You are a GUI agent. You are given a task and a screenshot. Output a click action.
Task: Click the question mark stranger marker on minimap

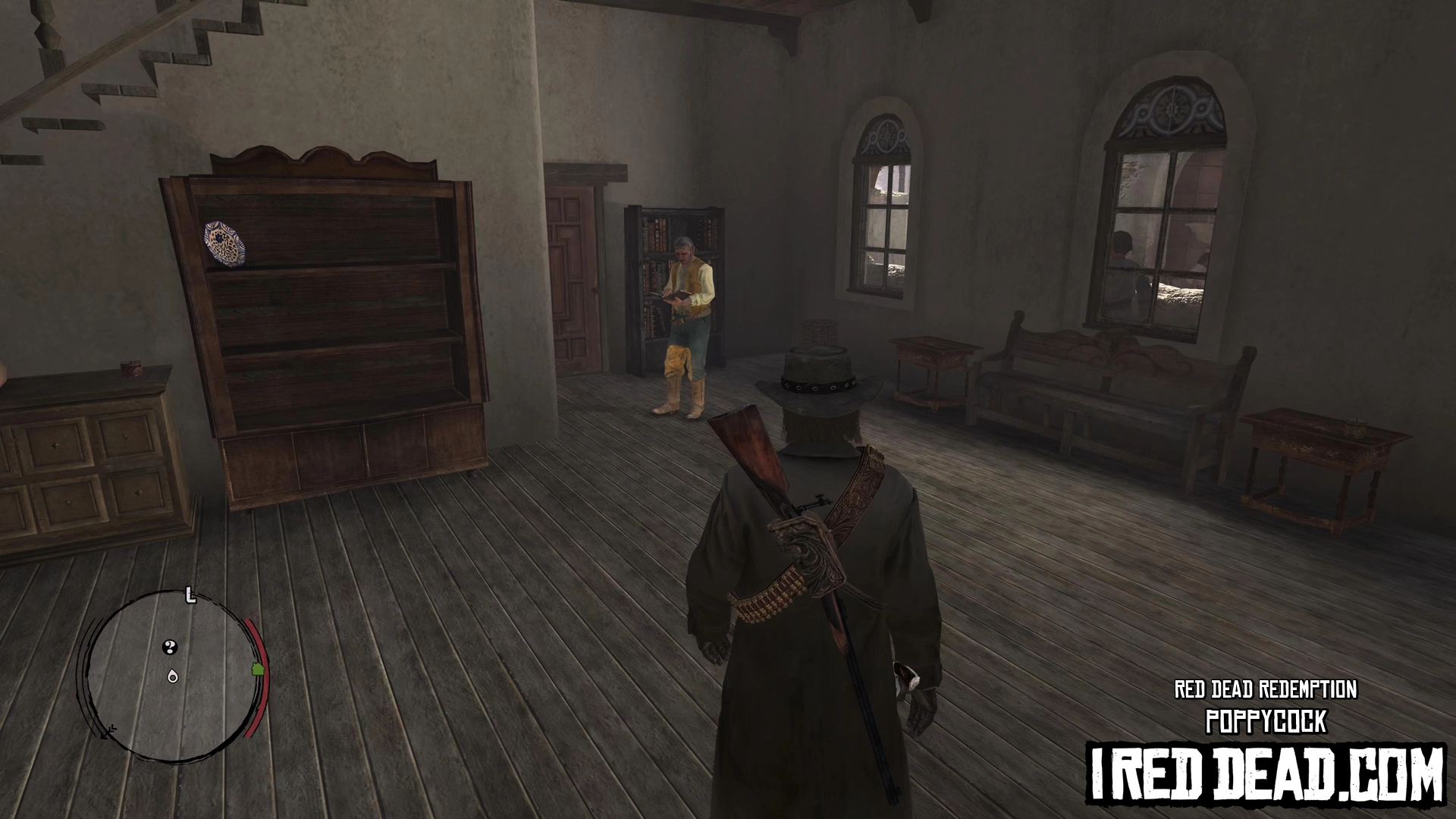(x=171, y=647)
